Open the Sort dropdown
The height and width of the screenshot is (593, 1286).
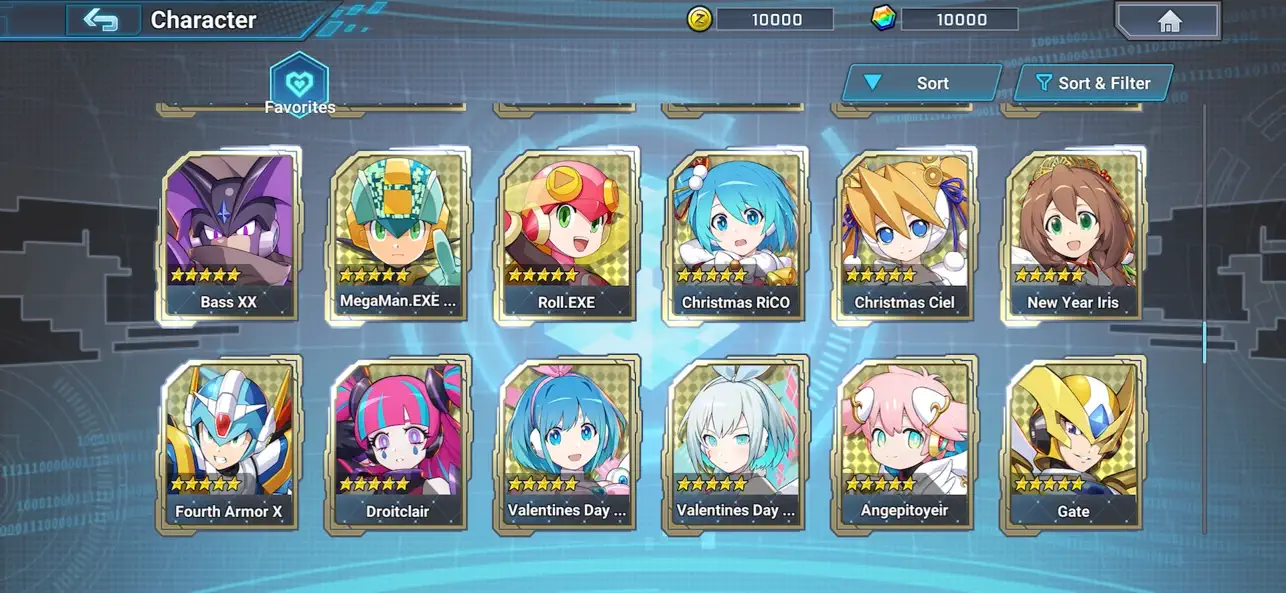coord(921,83)
